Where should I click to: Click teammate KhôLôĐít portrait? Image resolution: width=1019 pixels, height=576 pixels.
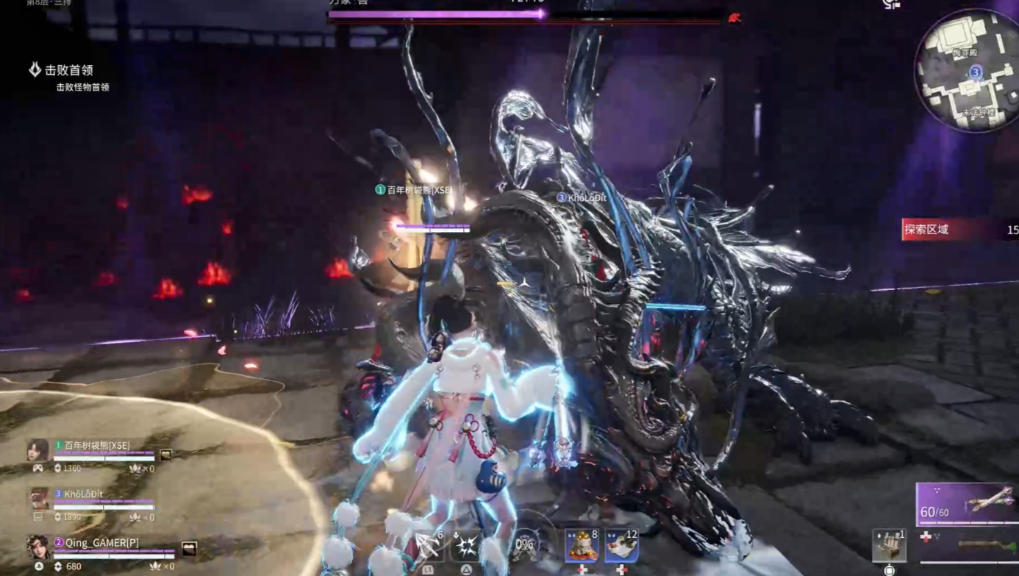point(39,499)
